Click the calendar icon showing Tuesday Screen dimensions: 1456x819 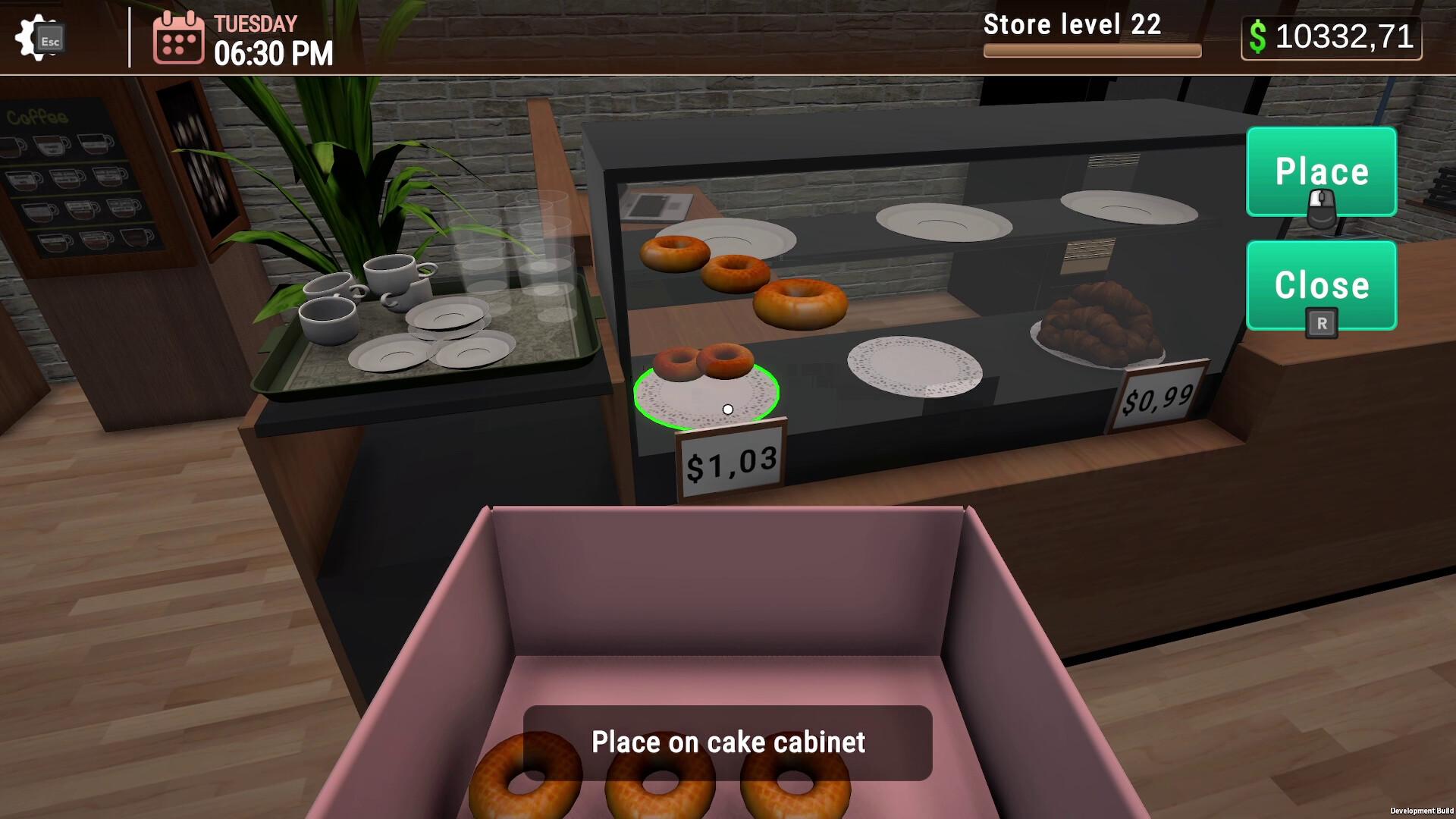tap(178, 38)
